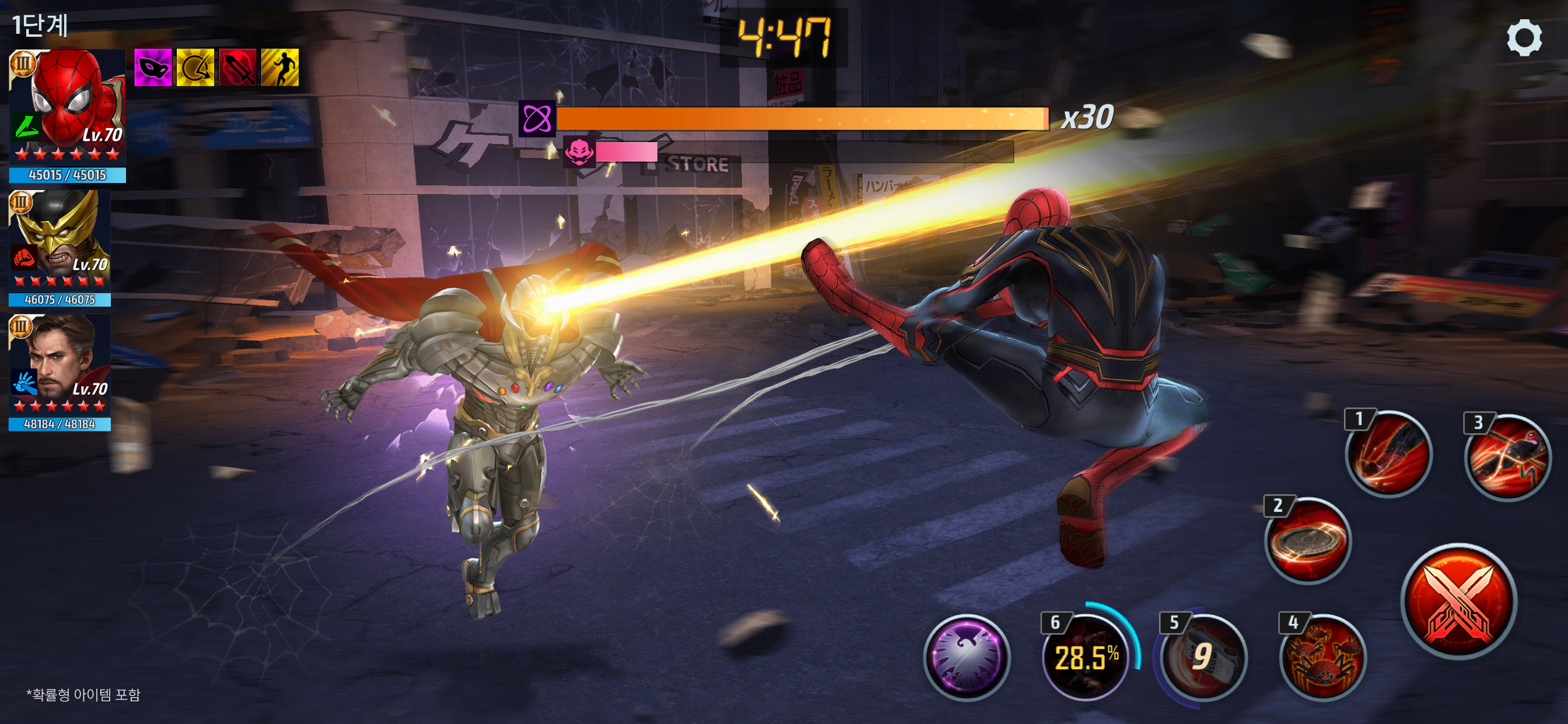
Task: Select skill 5 on cooldown
Action: click(x=1202, y=658)
